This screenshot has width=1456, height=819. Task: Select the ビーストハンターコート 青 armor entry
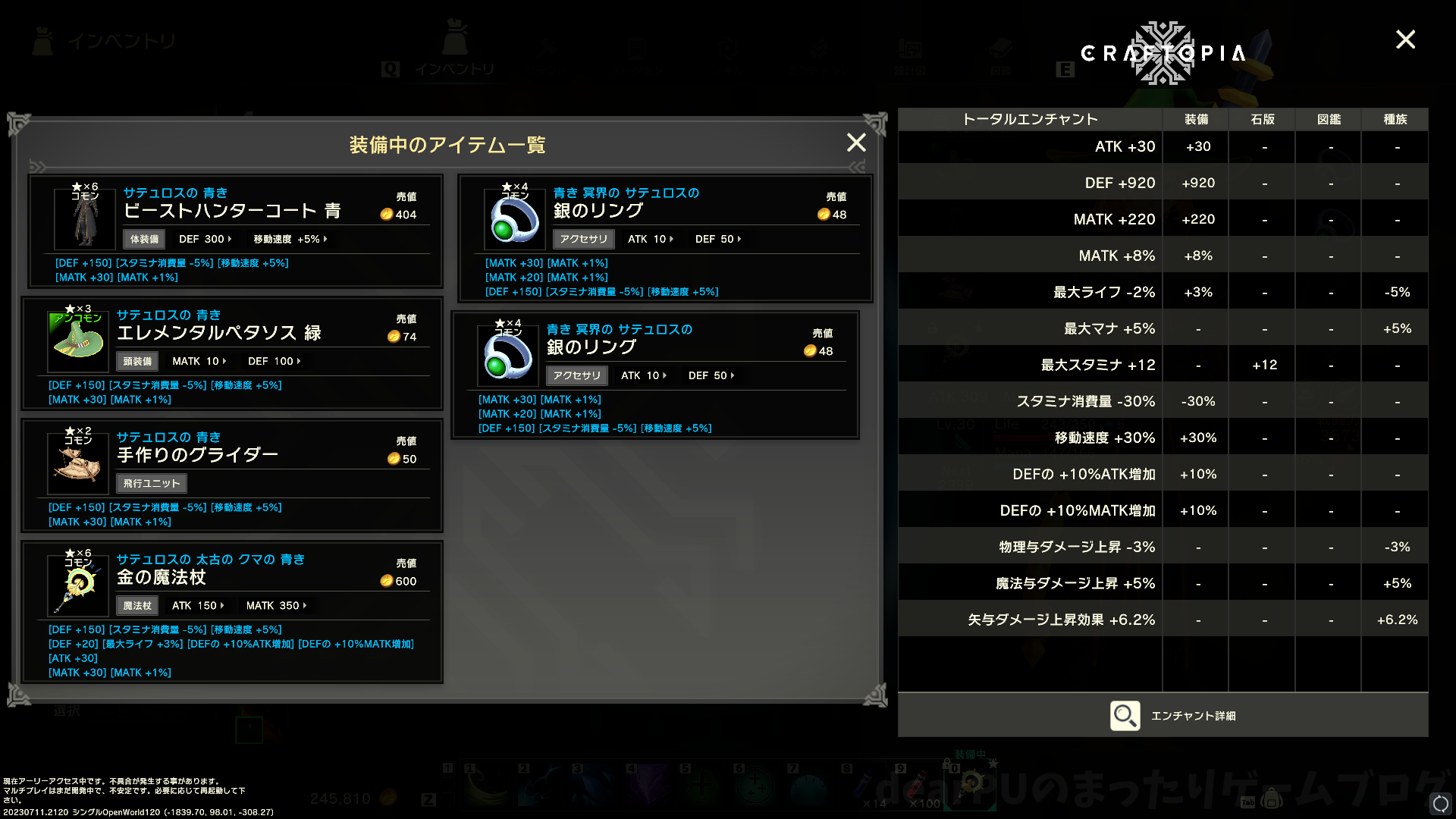pos(236,231)
